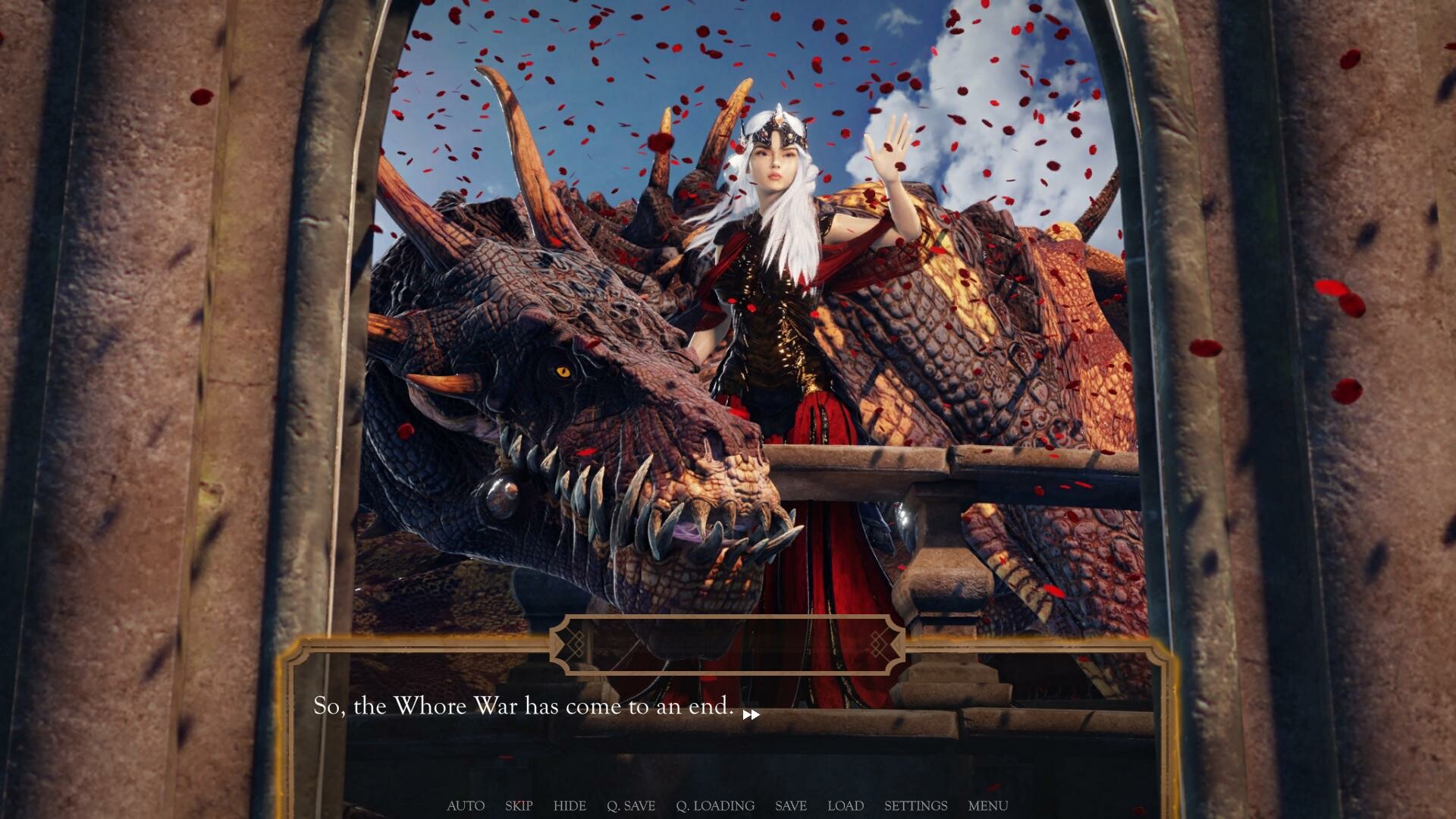
Task: Hide the dialogue window using HIDE
Action: [570, 806]
